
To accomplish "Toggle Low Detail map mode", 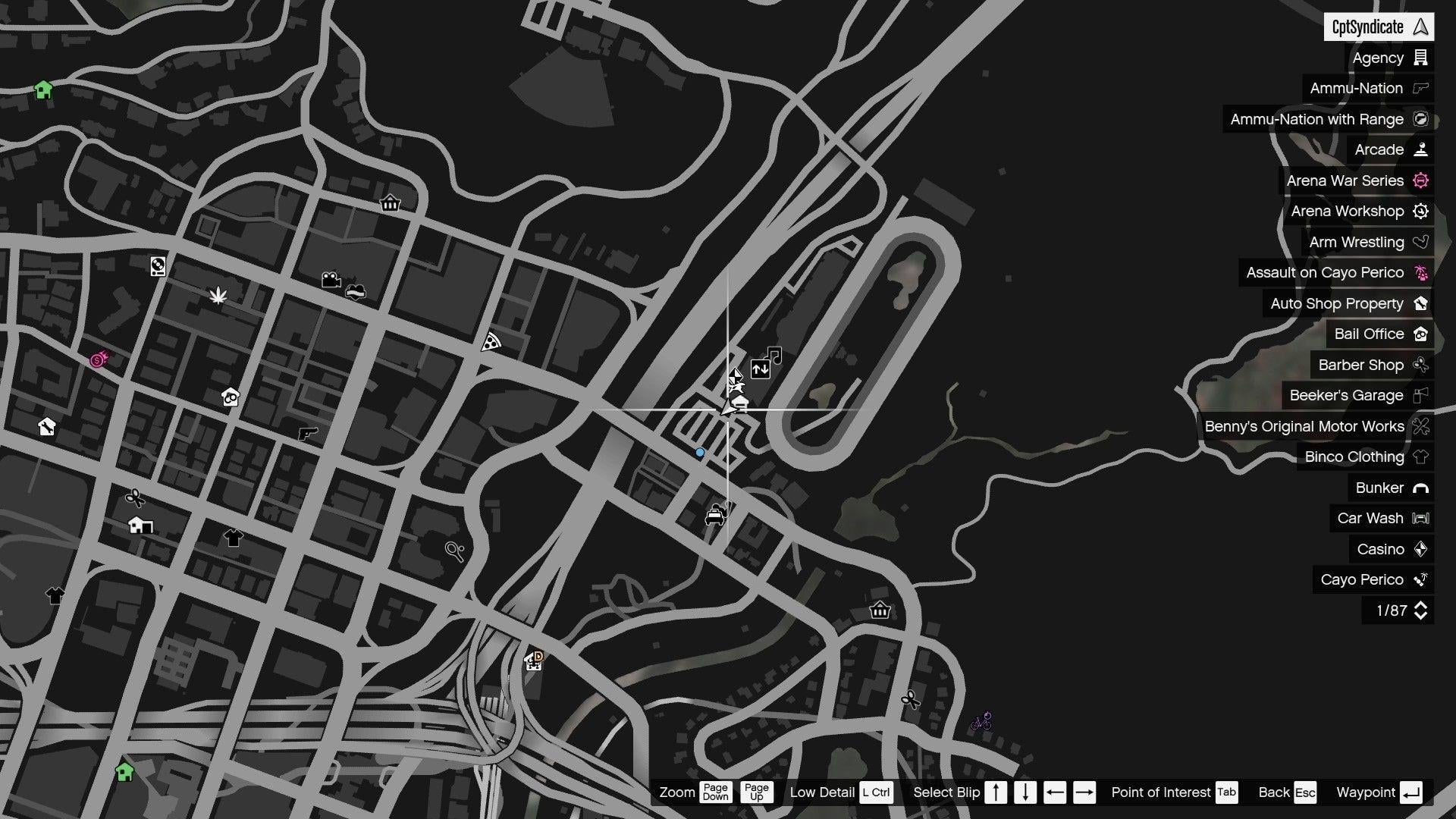I will click(x=876, y=792).
